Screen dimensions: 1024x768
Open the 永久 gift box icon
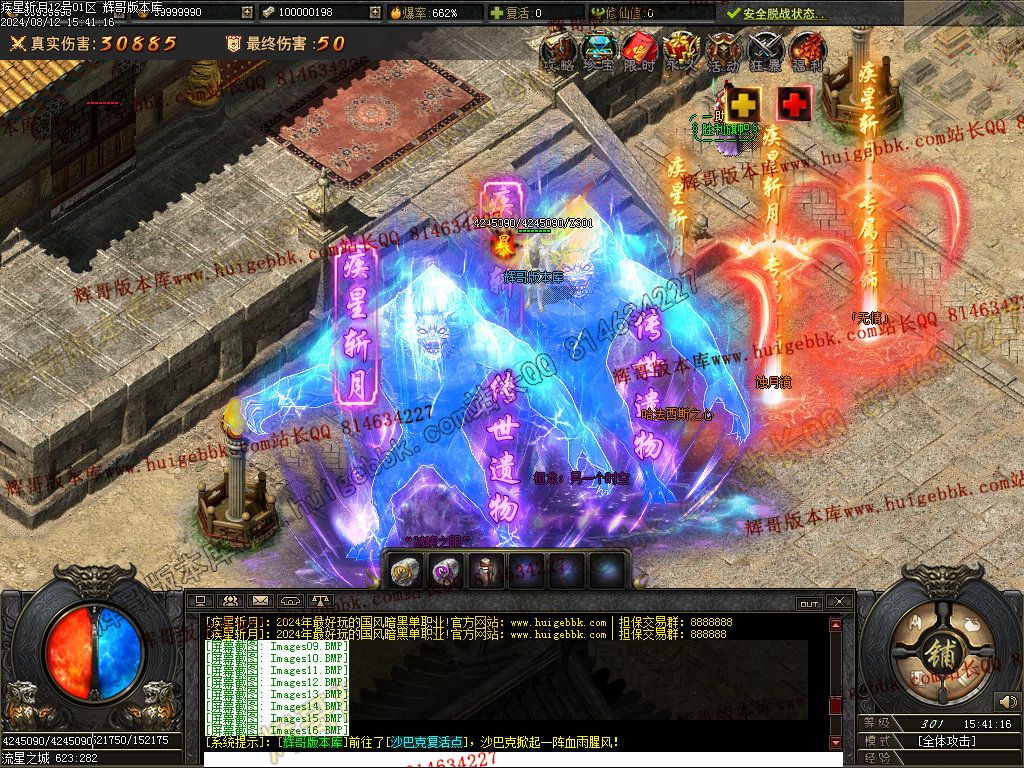pyautogui.click(x=682, y=50)
